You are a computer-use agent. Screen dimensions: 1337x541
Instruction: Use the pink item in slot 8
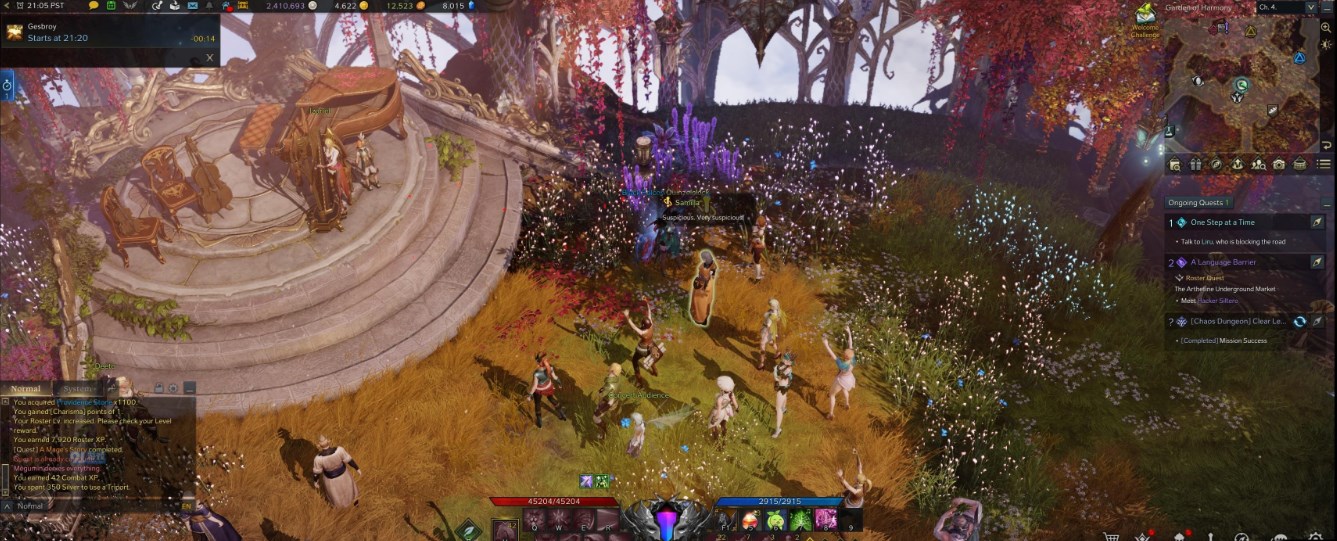click(825, 519)
